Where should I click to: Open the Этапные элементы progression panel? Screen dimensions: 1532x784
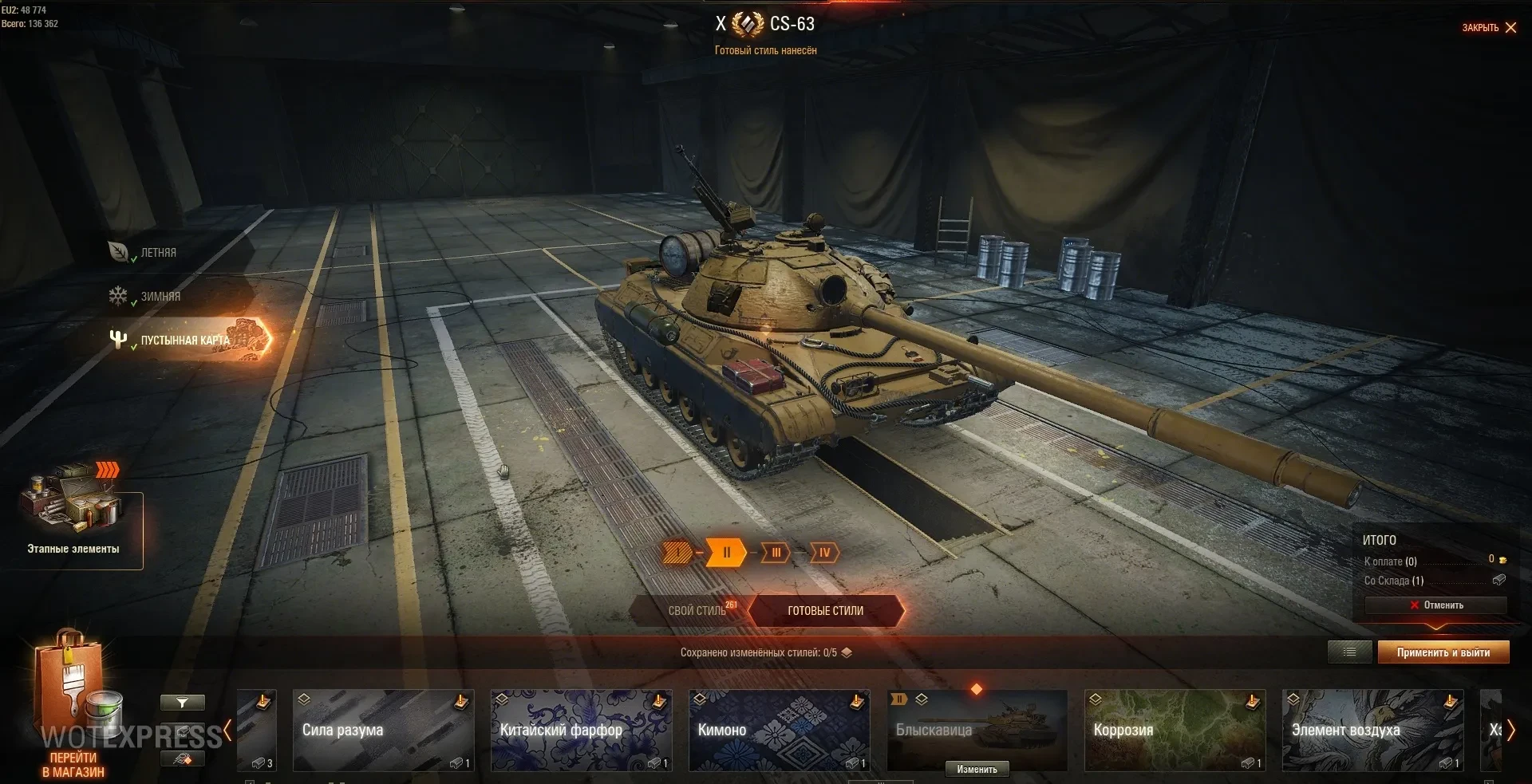[x=73, y=520]
